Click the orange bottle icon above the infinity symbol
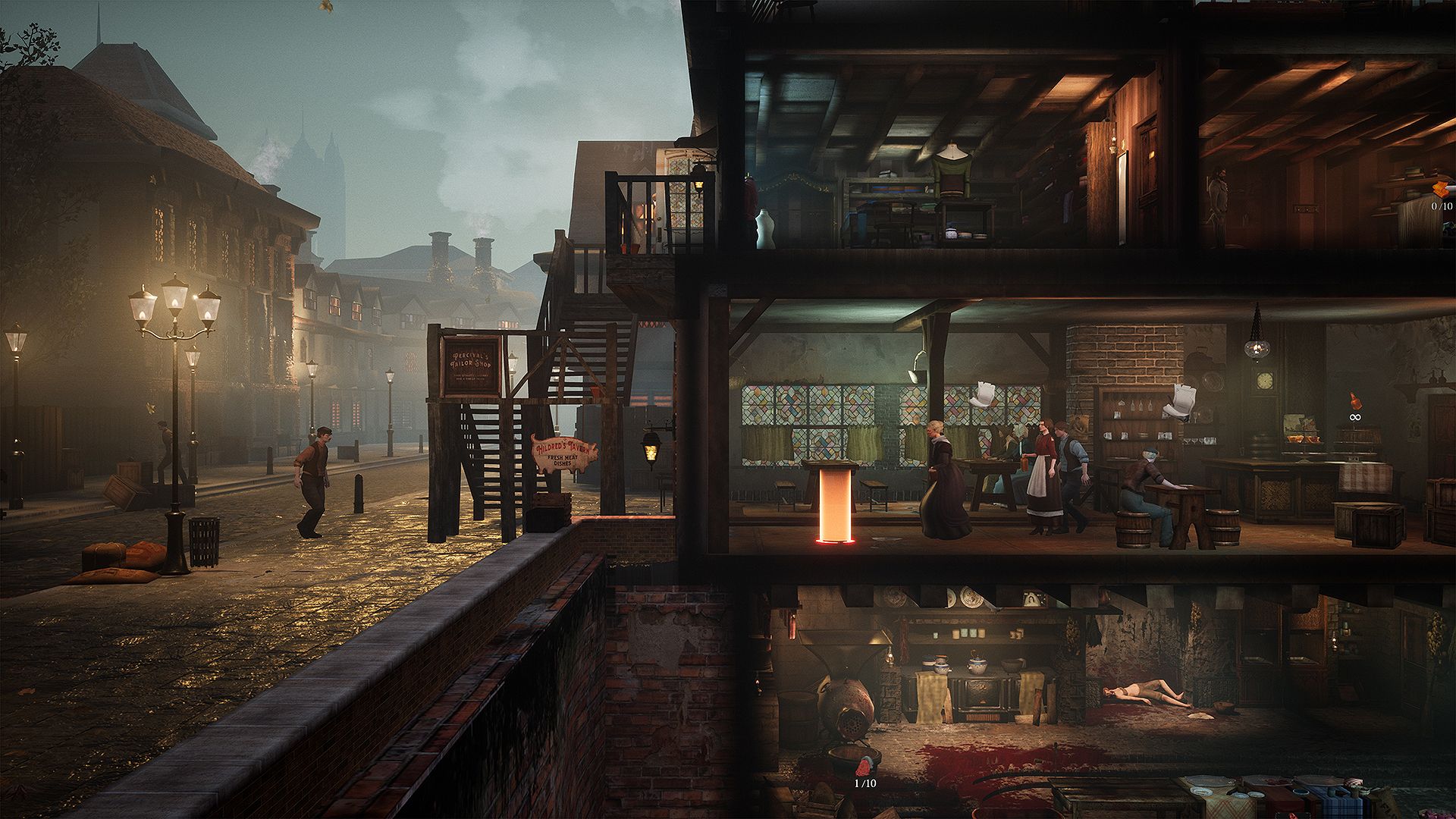Image resolution: width=1456 pixels, height=819 pixels. pyautogui.click(x=1354, y=400)
